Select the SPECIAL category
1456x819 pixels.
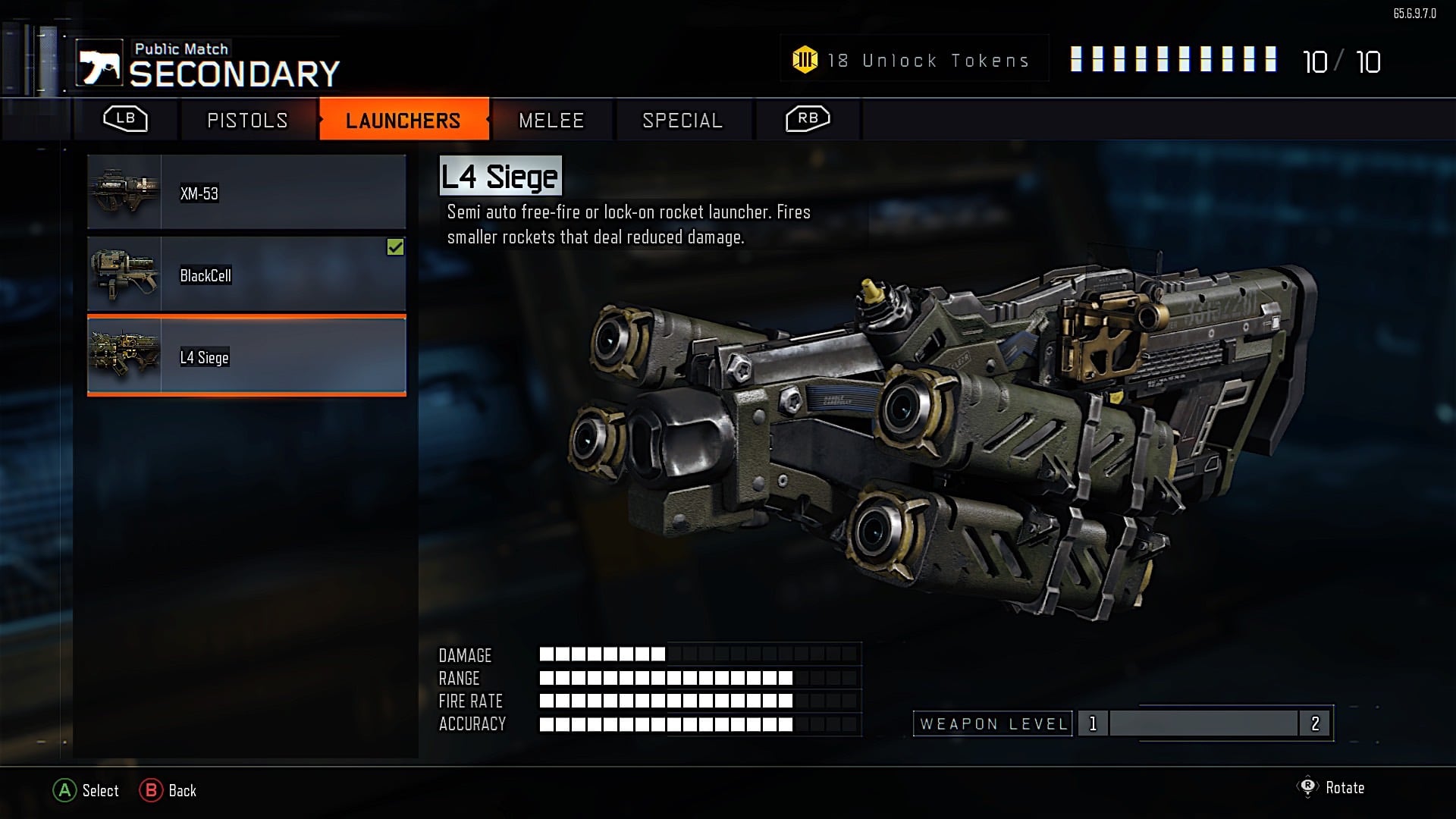pyautogui.click(x=682, y=120)
